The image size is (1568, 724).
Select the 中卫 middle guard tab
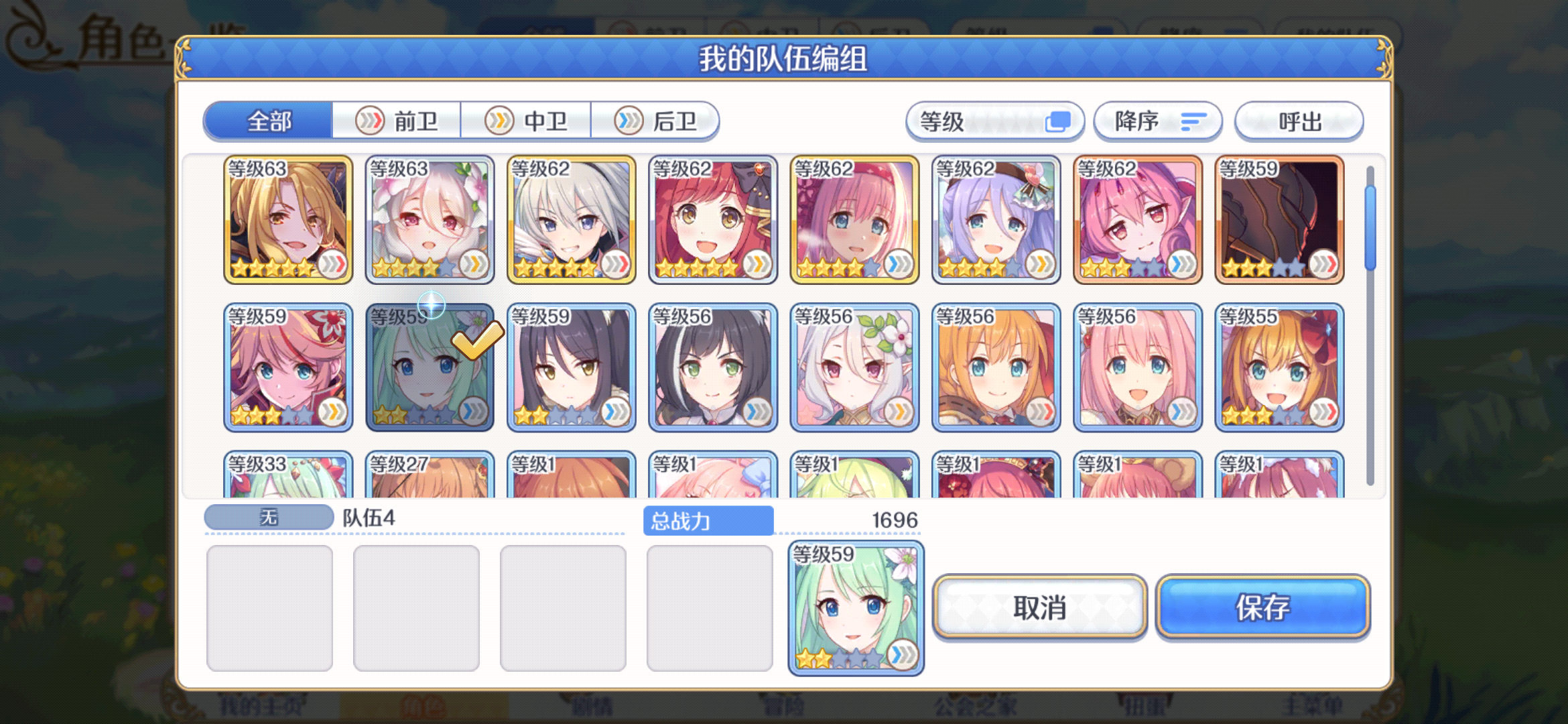527,121
